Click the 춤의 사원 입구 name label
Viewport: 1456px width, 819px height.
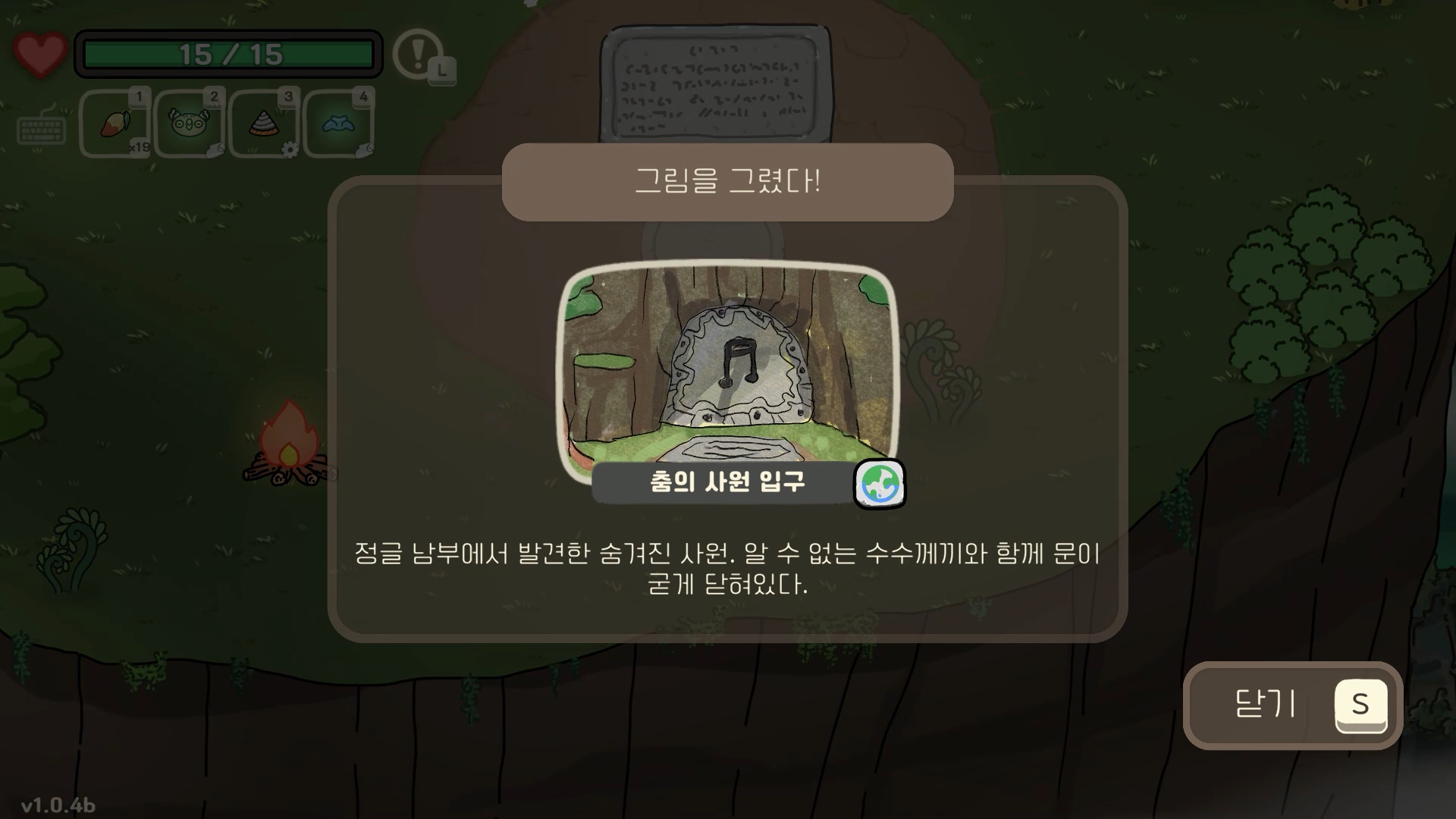(x=726, y=482)
